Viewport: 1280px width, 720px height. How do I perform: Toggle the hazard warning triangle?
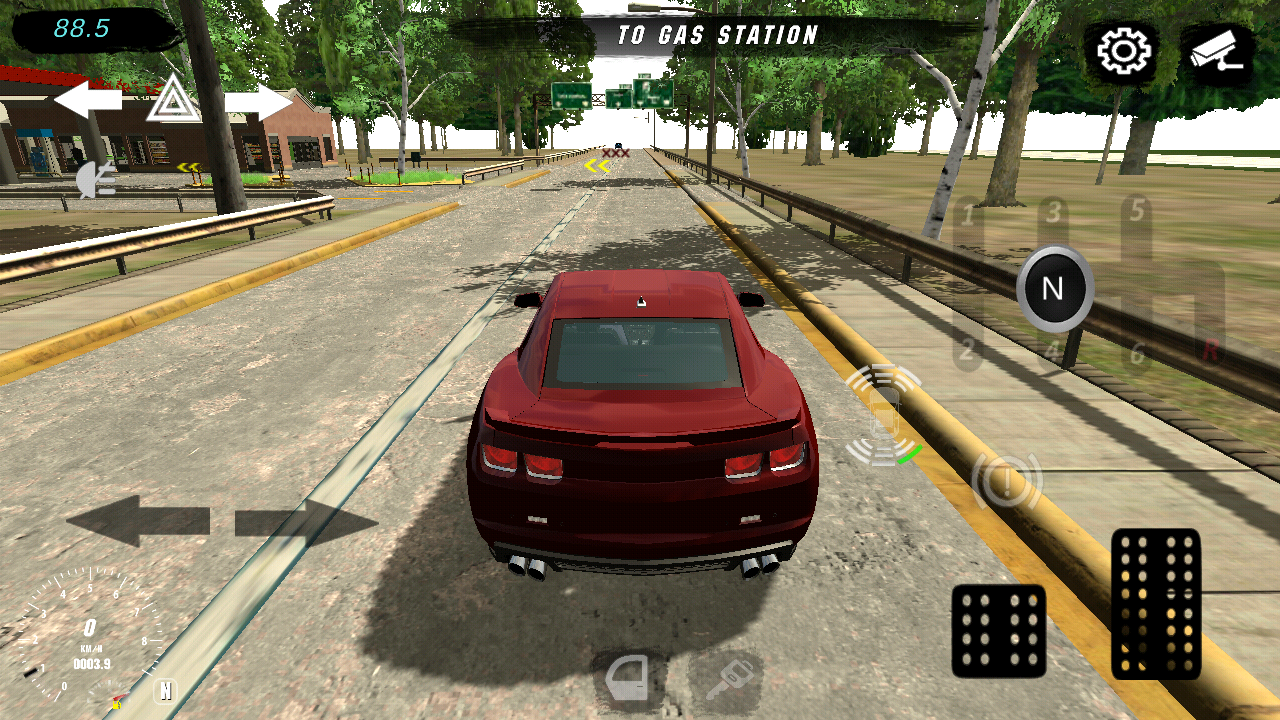click(x=172, y=100)
